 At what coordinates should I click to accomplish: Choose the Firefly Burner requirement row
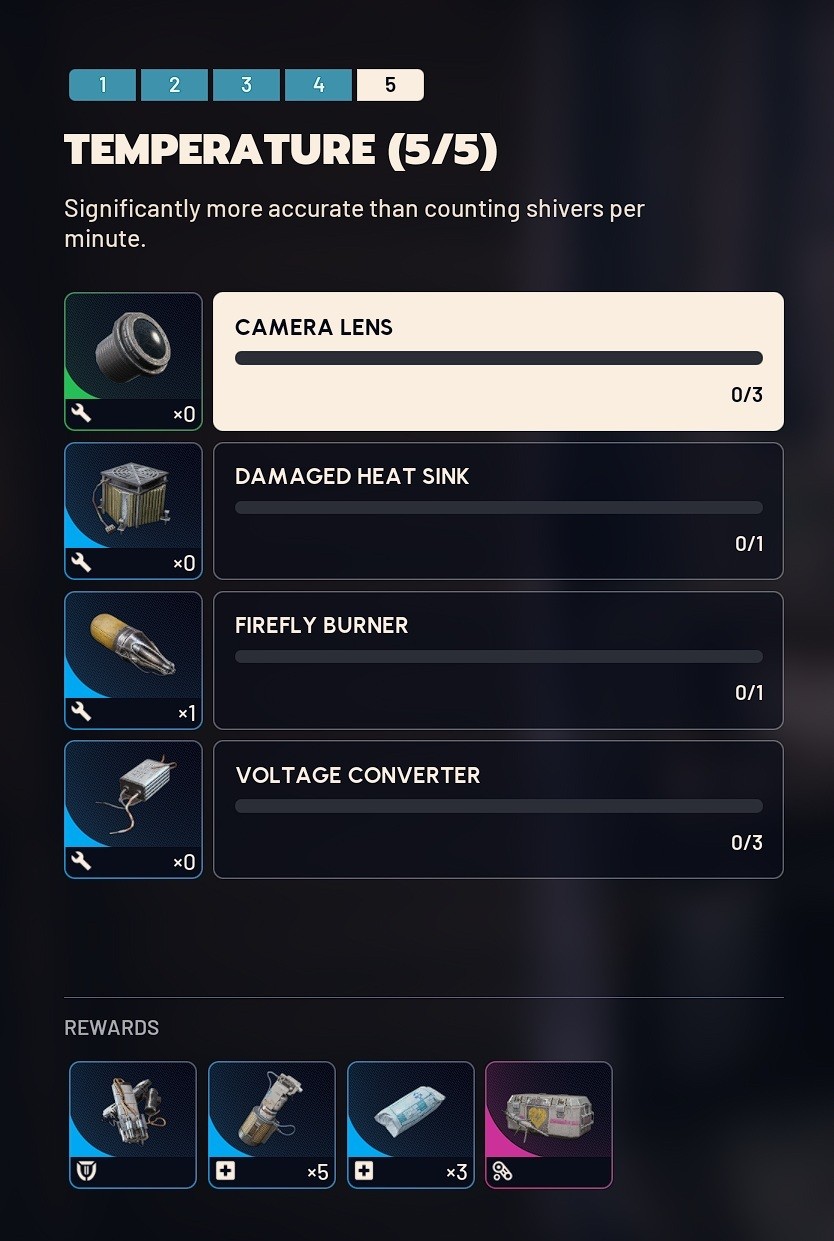coord(498,660)
